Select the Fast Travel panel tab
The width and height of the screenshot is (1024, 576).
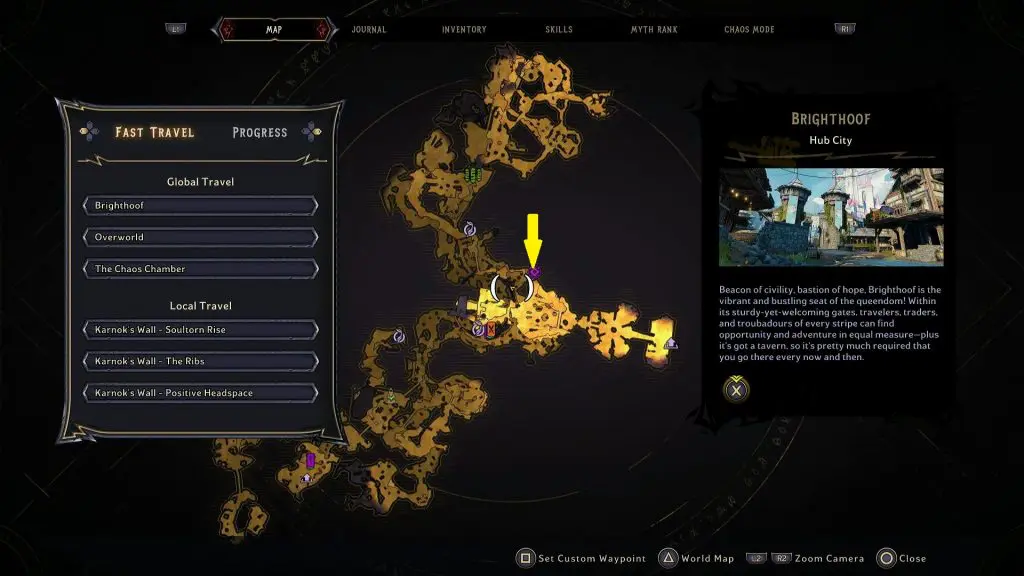(155, 132)
